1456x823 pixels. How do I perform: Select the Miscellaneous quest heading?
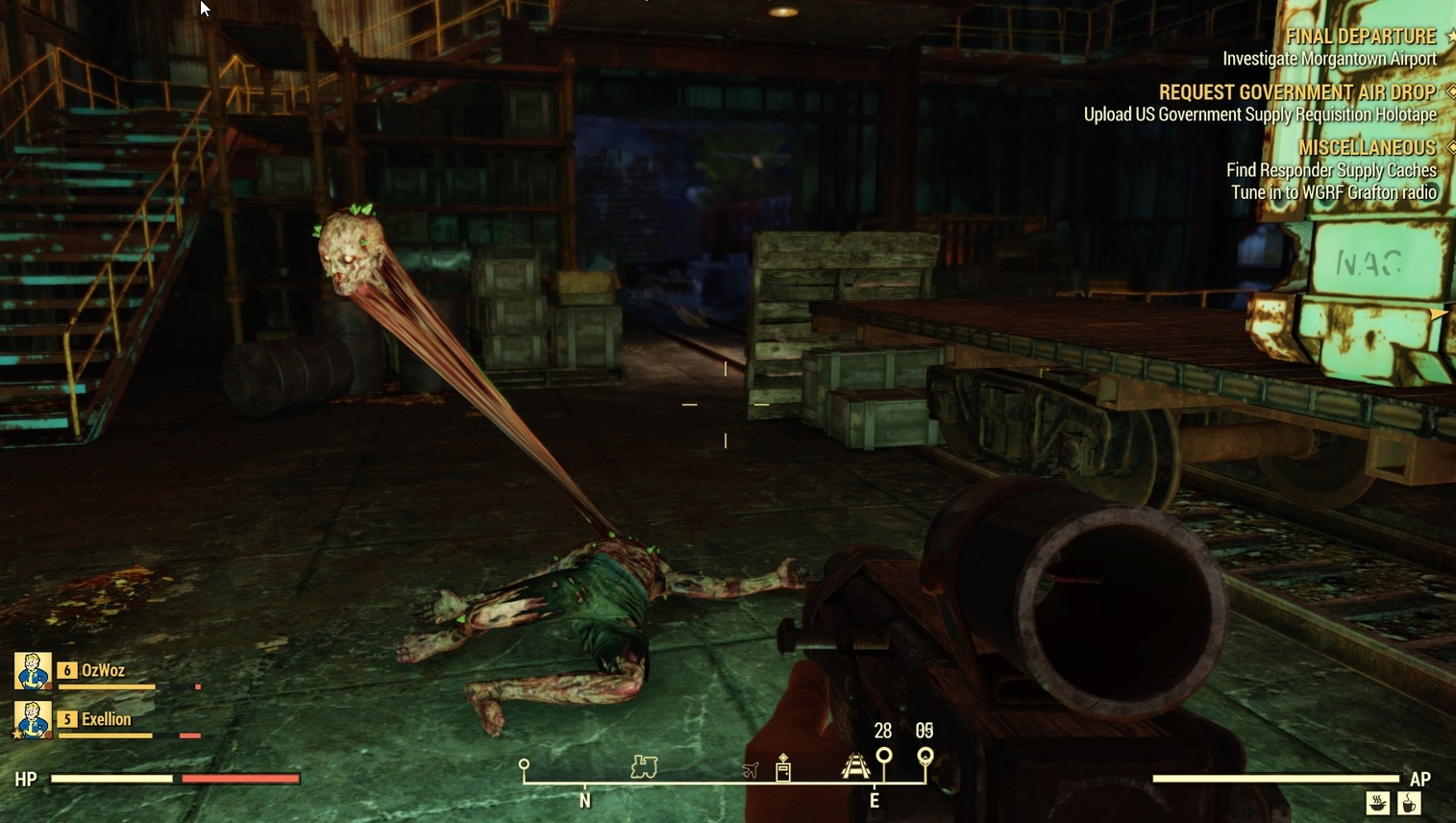pos(1367,148)
